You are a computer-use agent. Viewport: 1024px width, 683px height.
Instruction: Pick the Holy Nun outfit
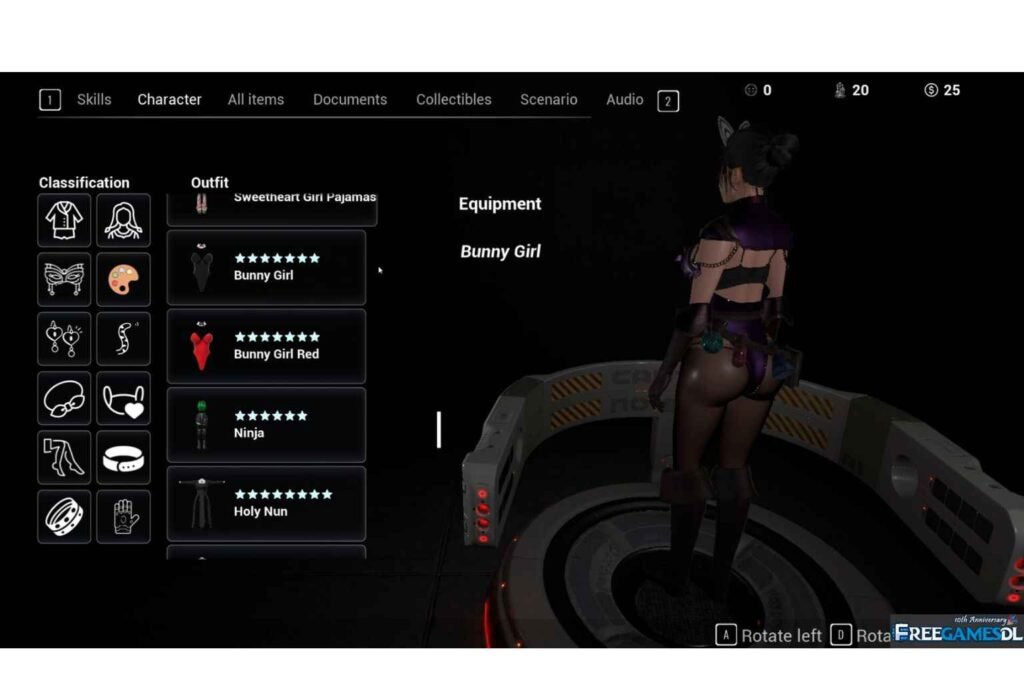click(x=266, y=503)
